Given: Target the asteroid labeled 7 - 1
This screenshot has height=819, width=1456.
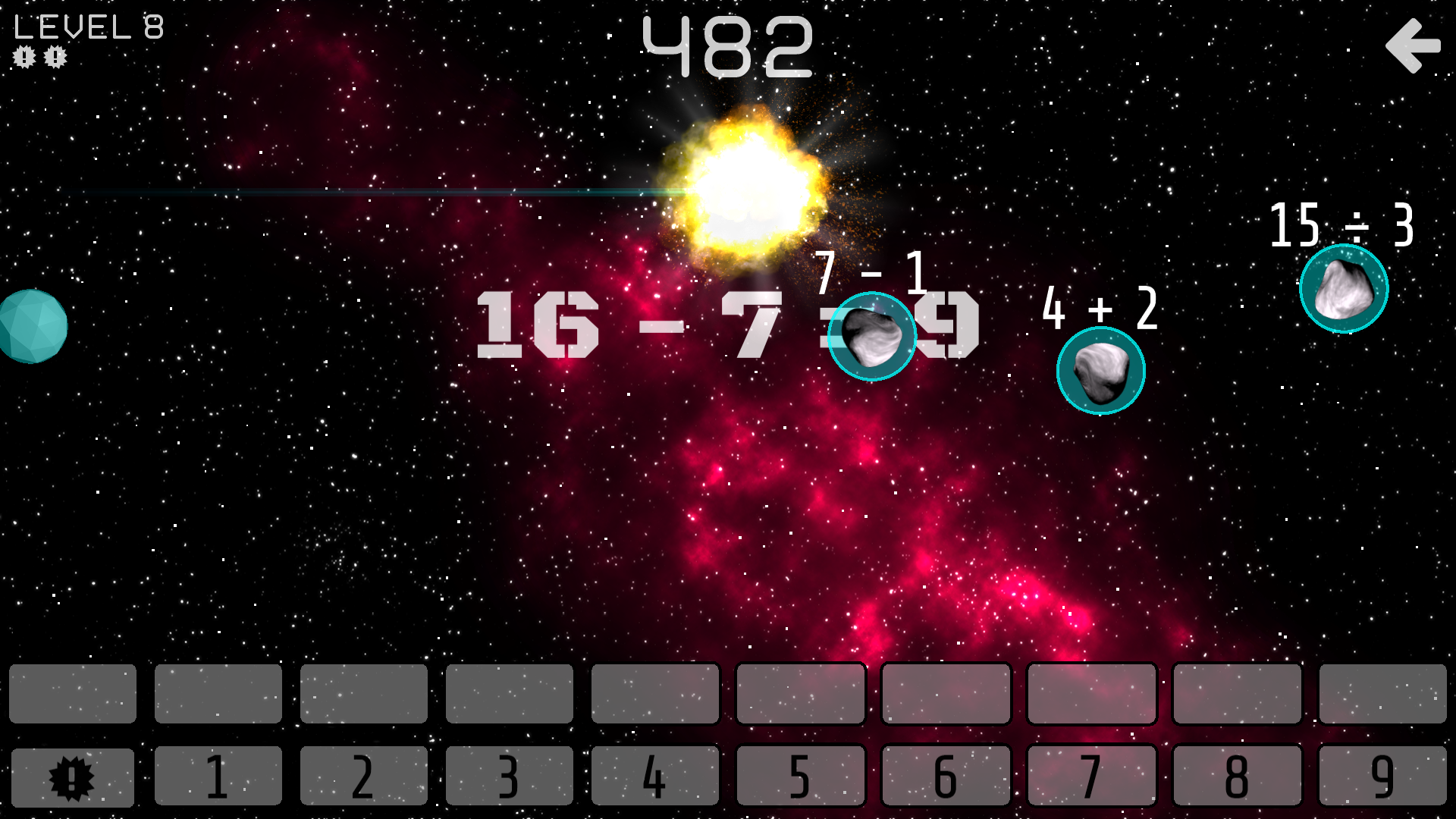Looking at the screenshot, I should [x=874, y=336].
